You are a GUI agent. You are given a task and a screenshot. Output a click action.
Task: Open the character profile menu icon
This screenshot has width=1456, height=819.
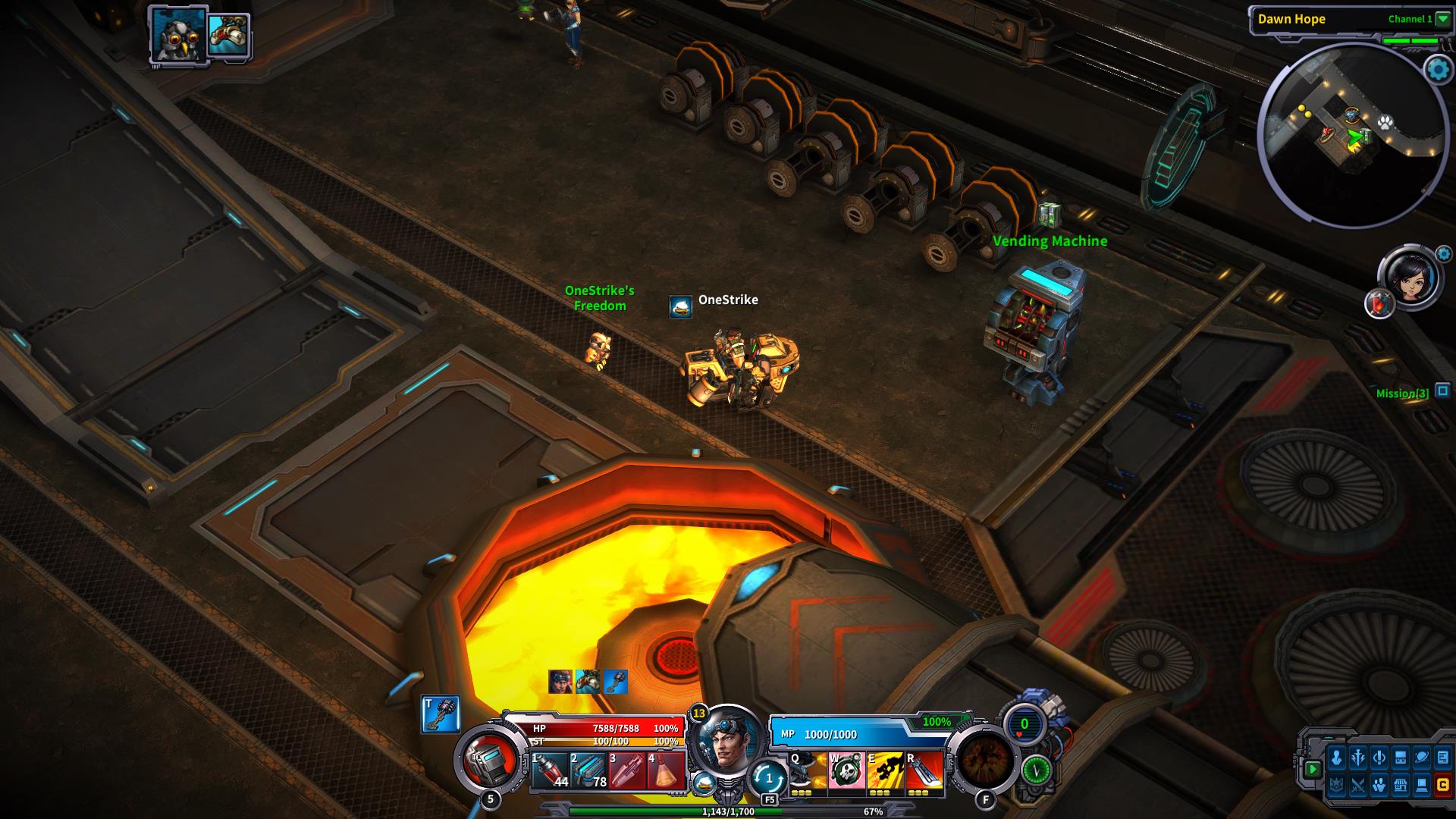click(x=1337, y=758)
